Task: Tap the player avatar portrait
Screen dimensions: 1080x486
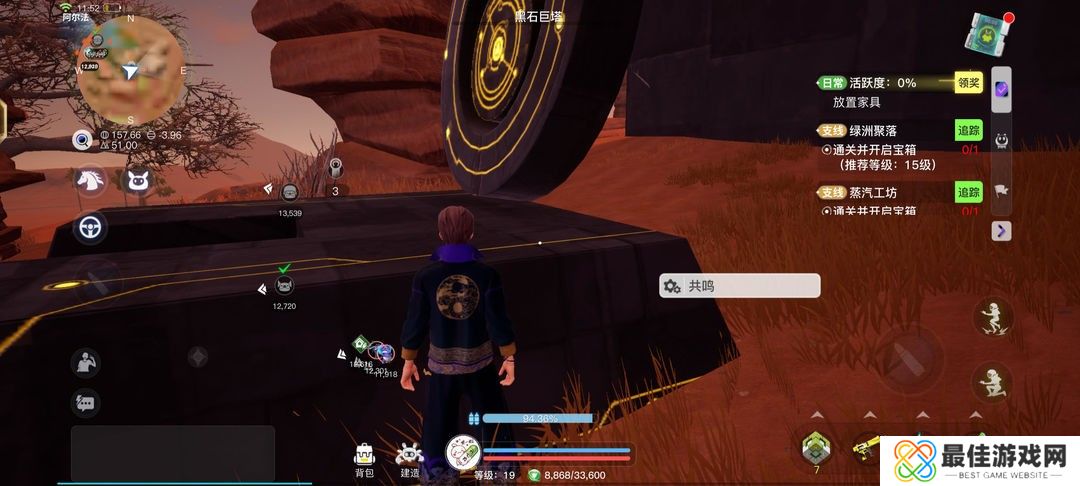Action: tap(463, 455)
